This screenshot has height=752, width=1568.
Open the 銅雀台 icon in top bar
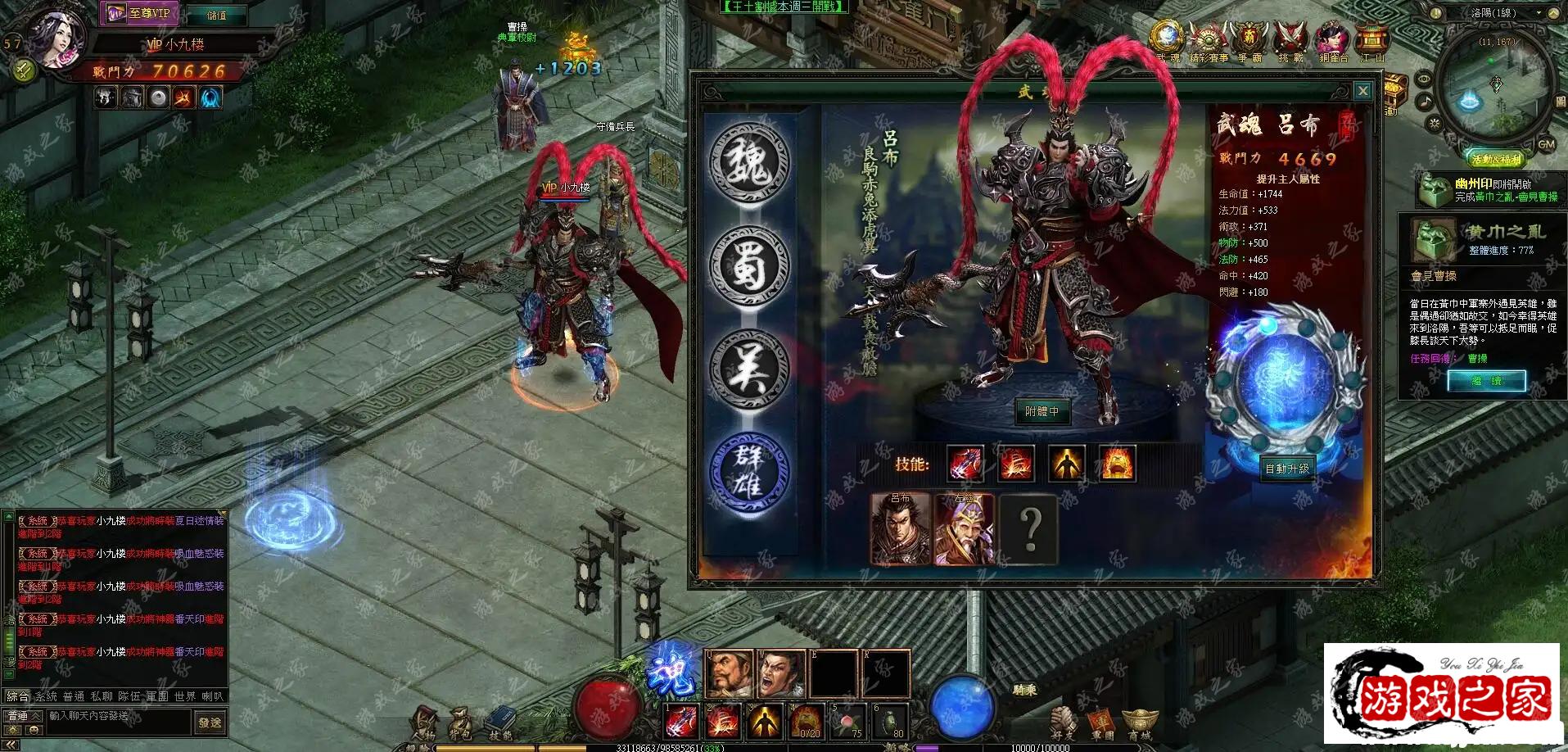(1332, 41)
